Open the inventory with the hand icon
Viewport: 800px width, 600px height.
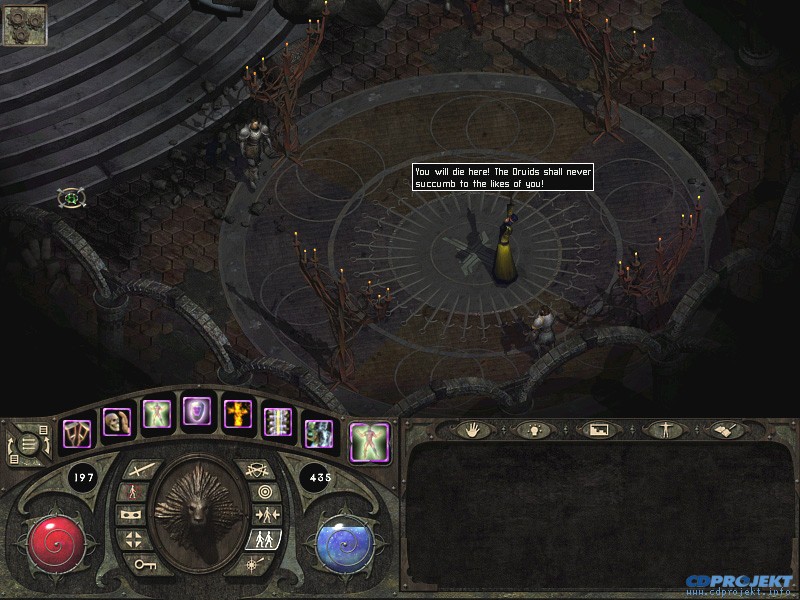point(473,430)
